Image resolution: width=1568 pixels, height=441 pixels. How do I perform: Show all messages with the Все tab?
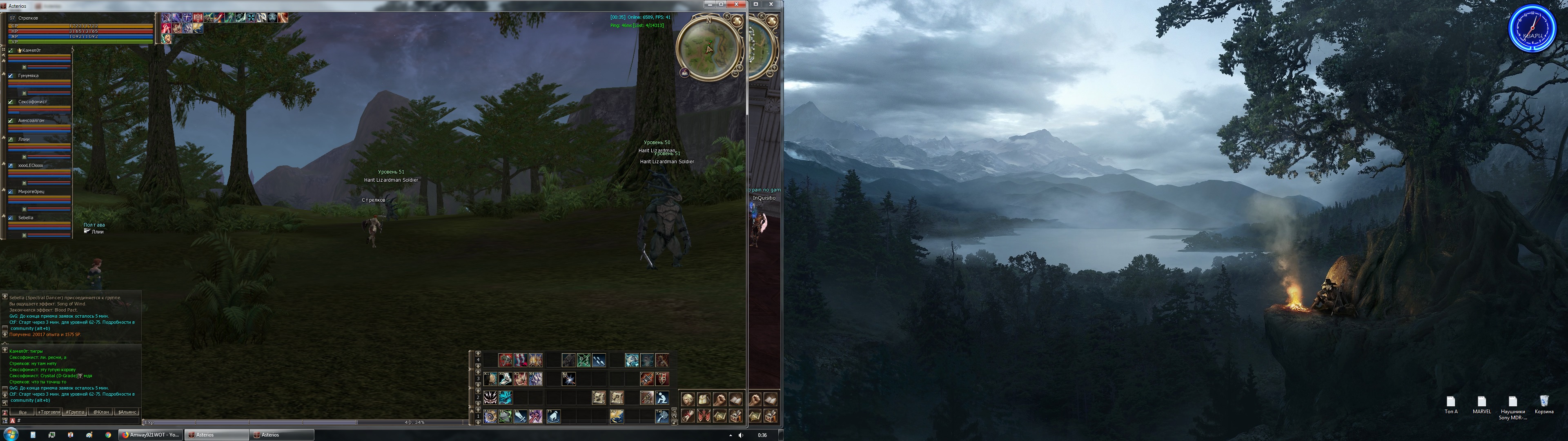point(22,412)
